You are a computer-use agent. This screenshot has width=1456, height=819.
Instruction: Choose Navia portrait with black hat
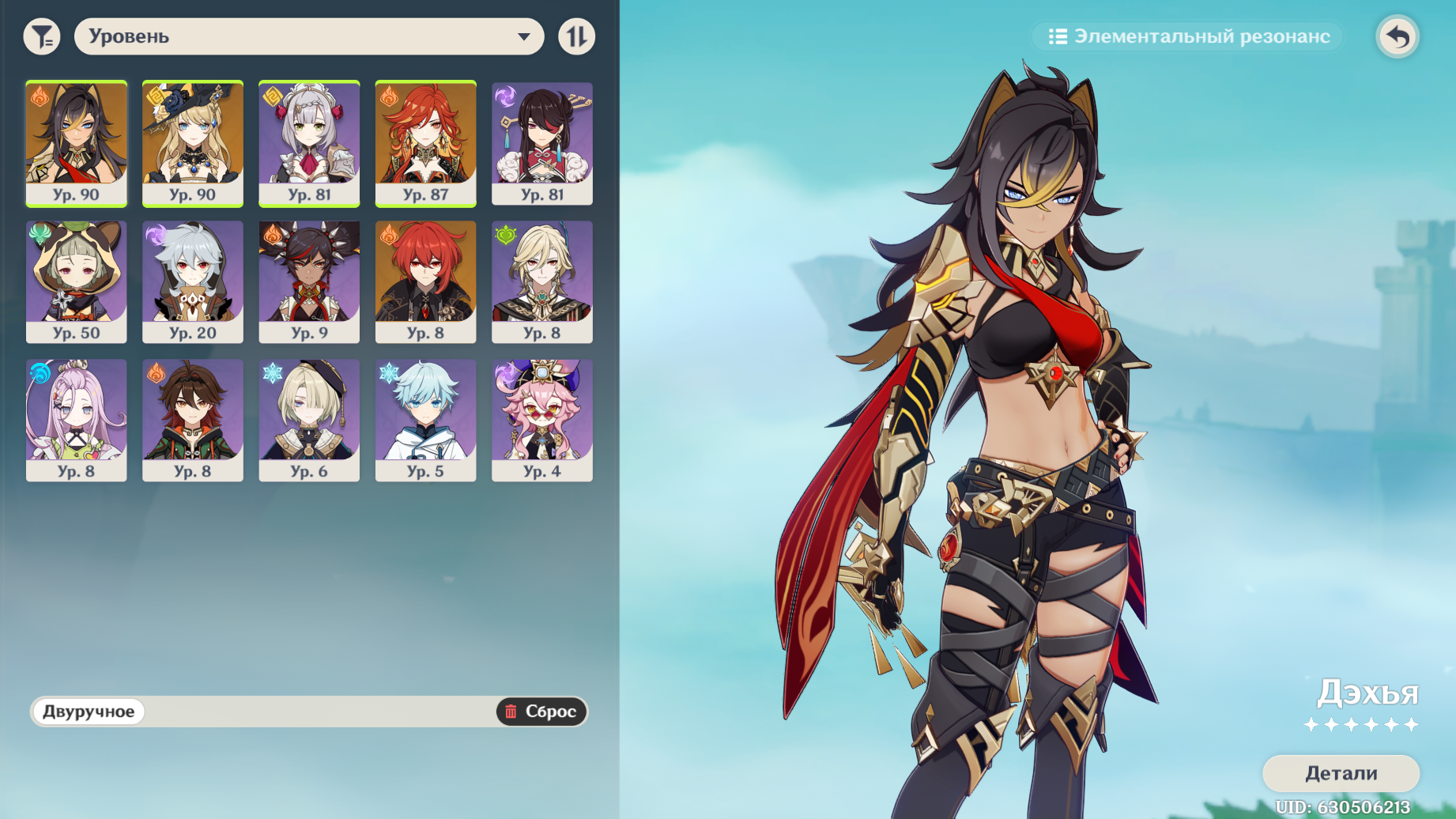(x=193, y=143)
